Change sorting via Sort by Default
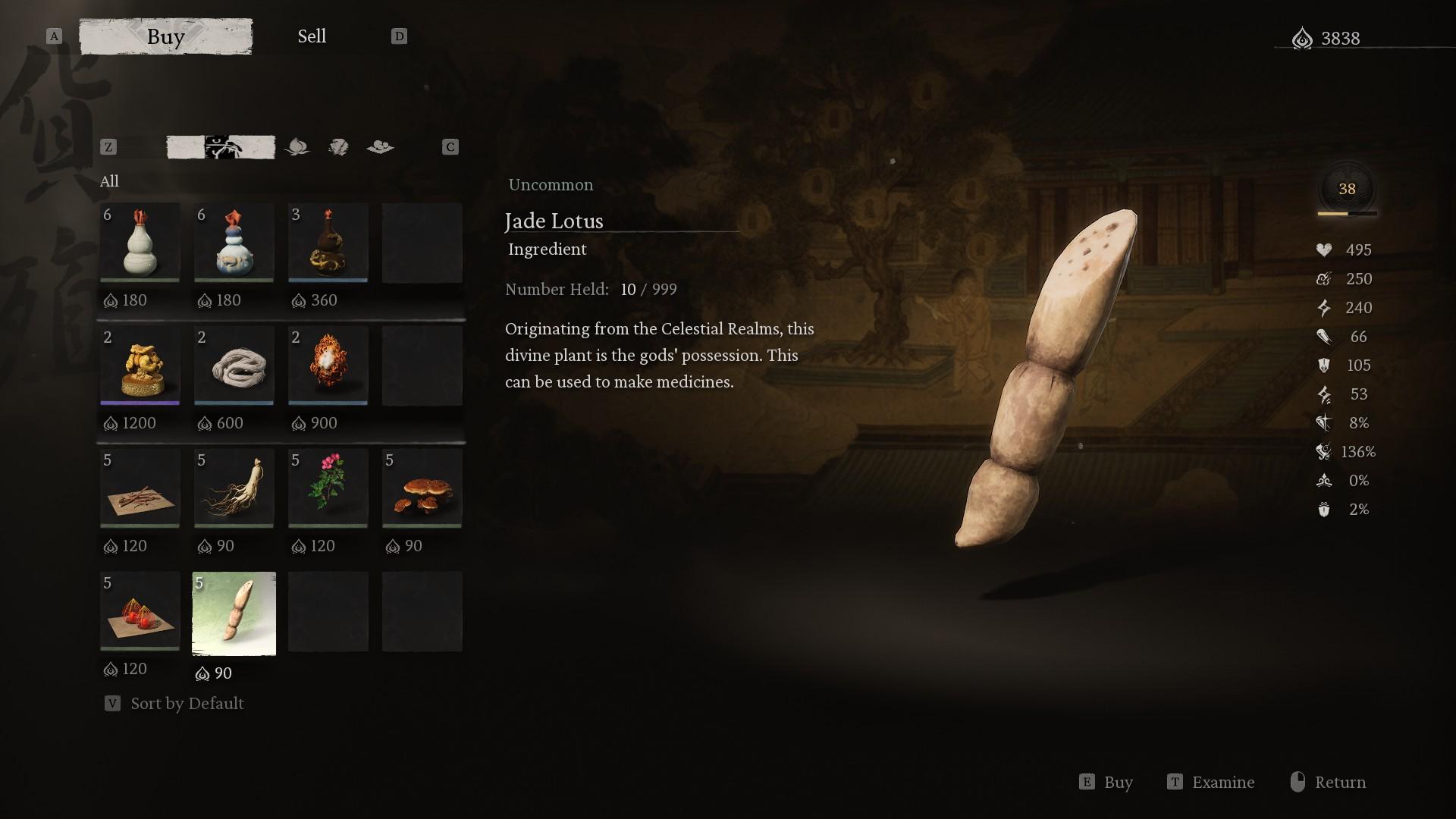The image size is (1456, 819). pyautogui.click(x=187, y=704)
